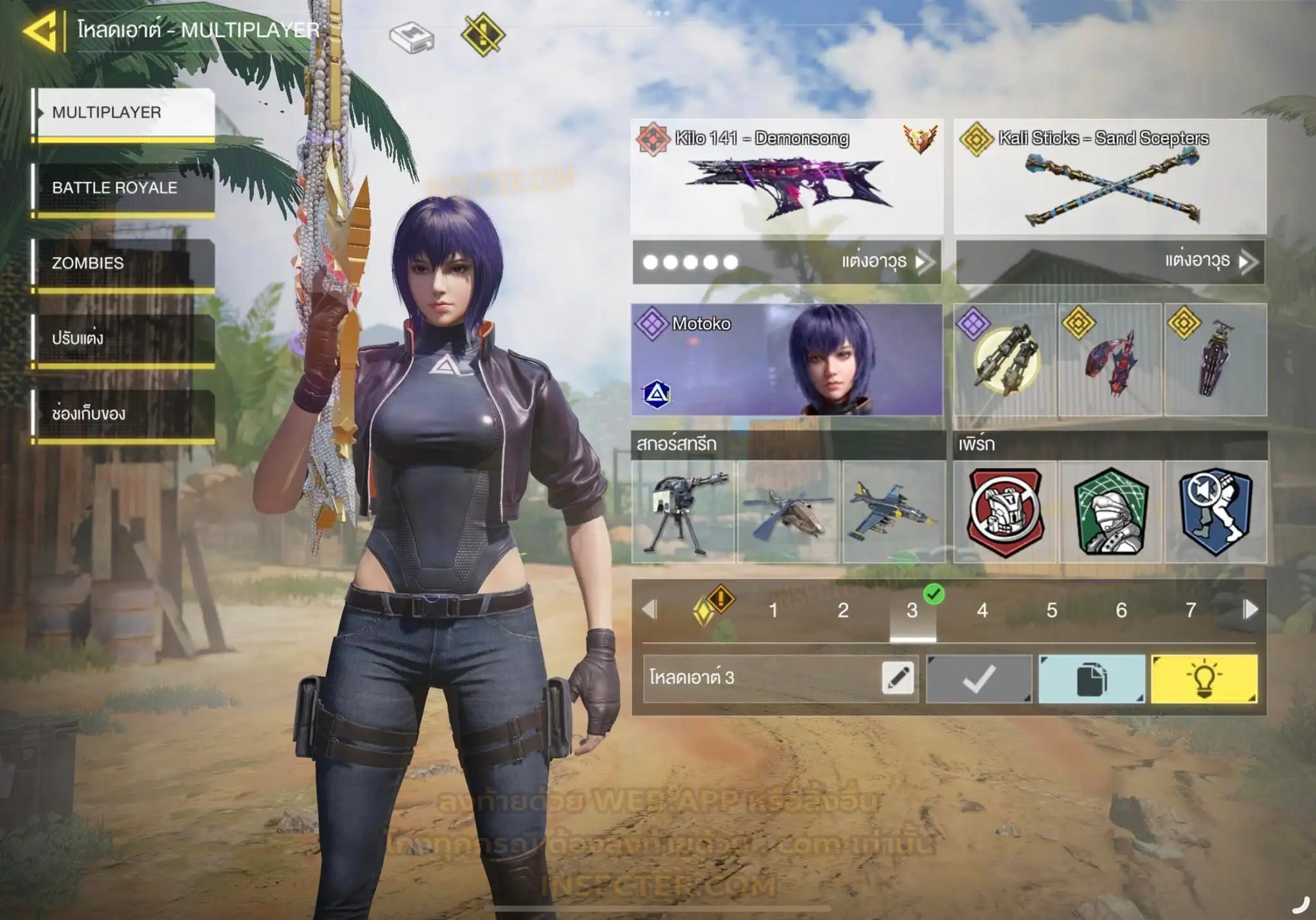The height and width of the screenshot is (920, 1316).
Task: Copy the loadout with the blue button
Action: click(1092, 679)
